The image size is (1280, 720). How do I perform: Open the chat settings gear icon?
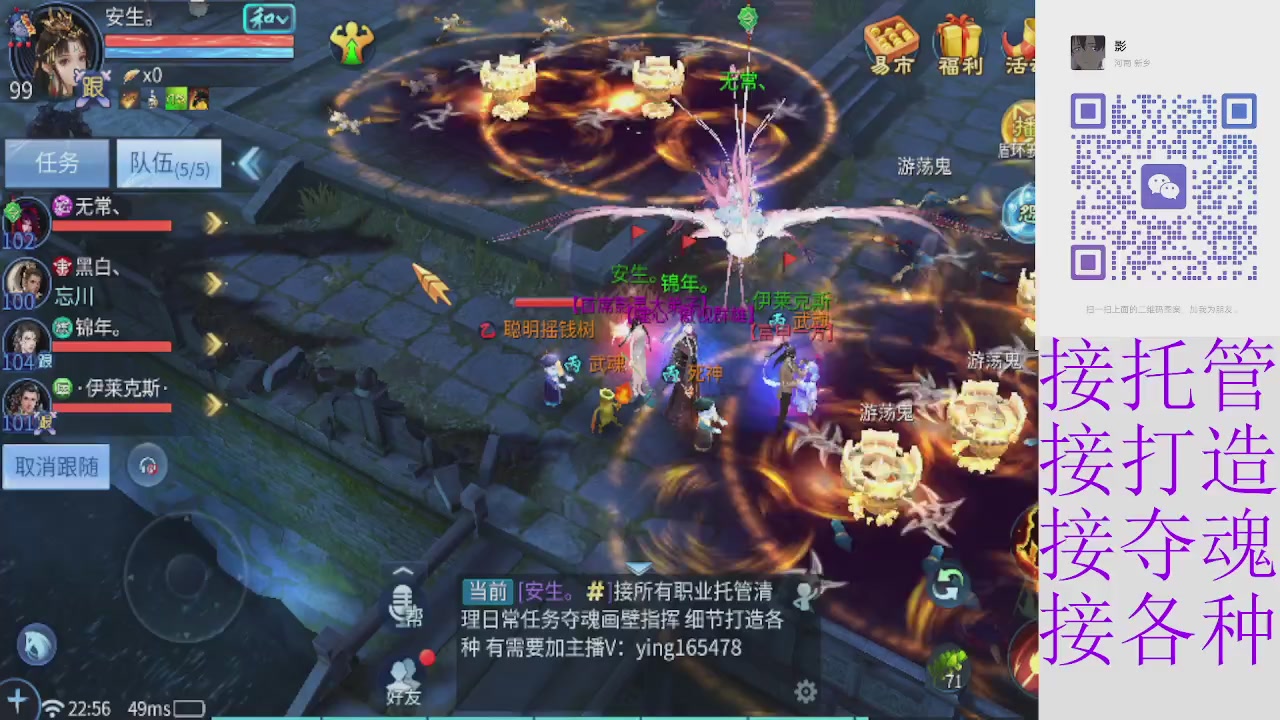click(x=806, y=691)
